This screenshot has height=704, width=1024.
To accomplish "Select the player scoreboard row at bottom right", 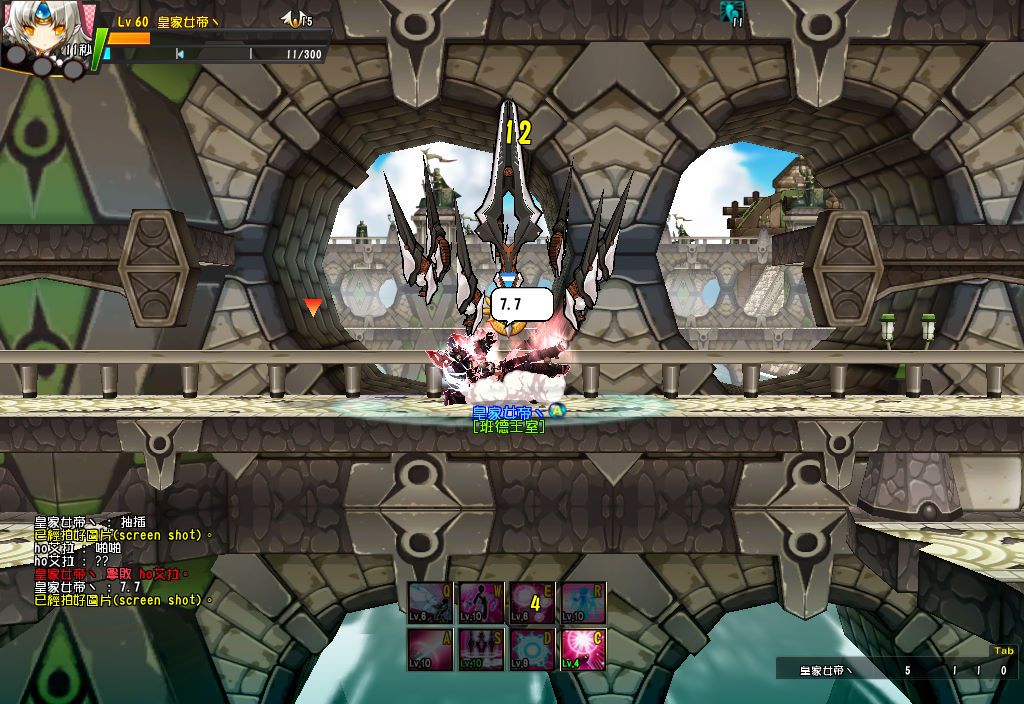I will pyautogui.click(x=895, y=670).
